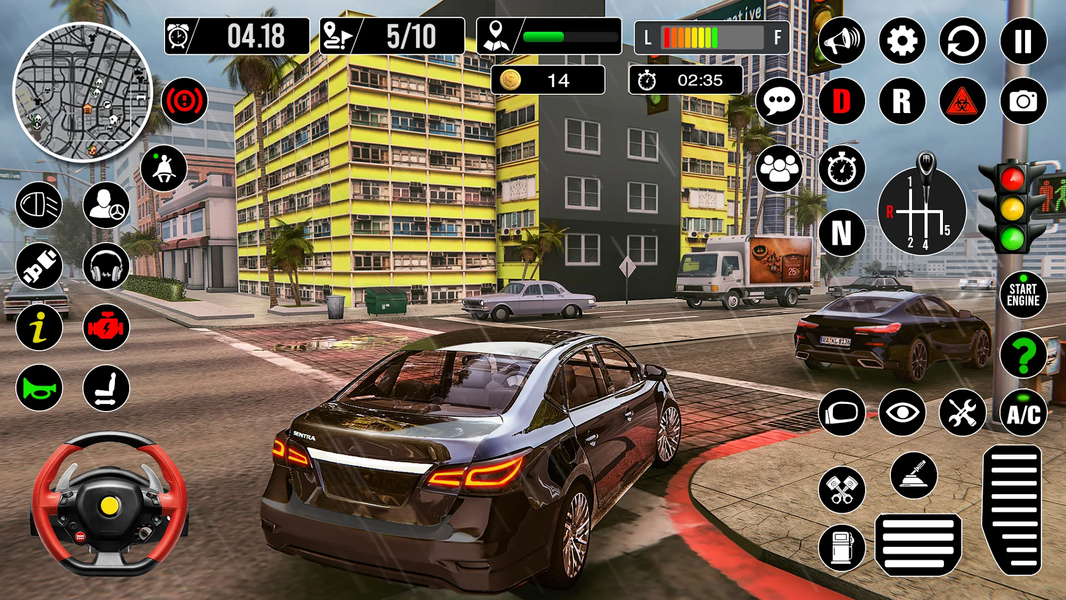Shift into Drive with the D button
The width and height of the screenshot is (1066, 600).
[842, 101]
